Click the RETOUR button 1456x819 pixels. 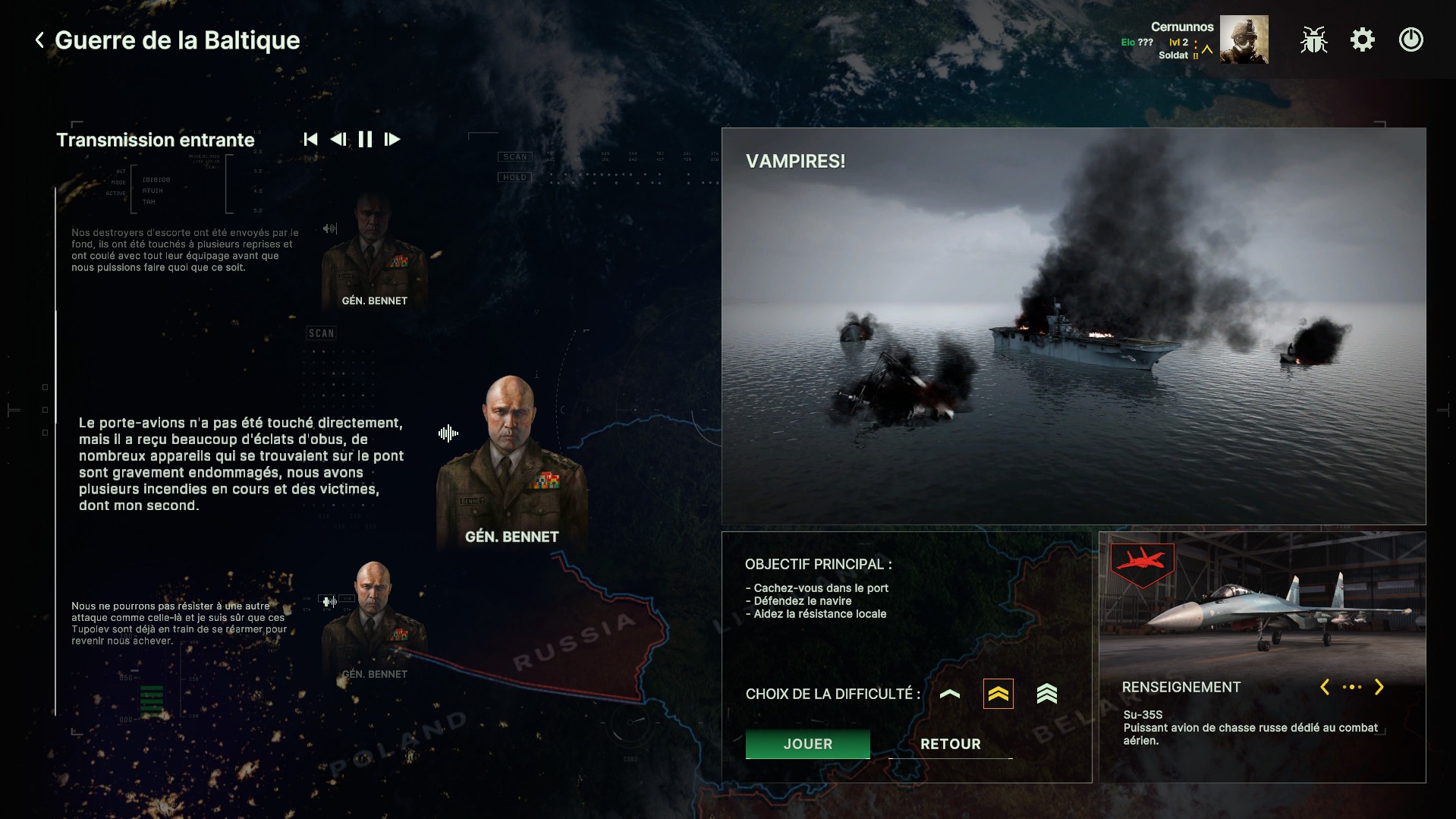pyautogui.click(x=950, y=744)
